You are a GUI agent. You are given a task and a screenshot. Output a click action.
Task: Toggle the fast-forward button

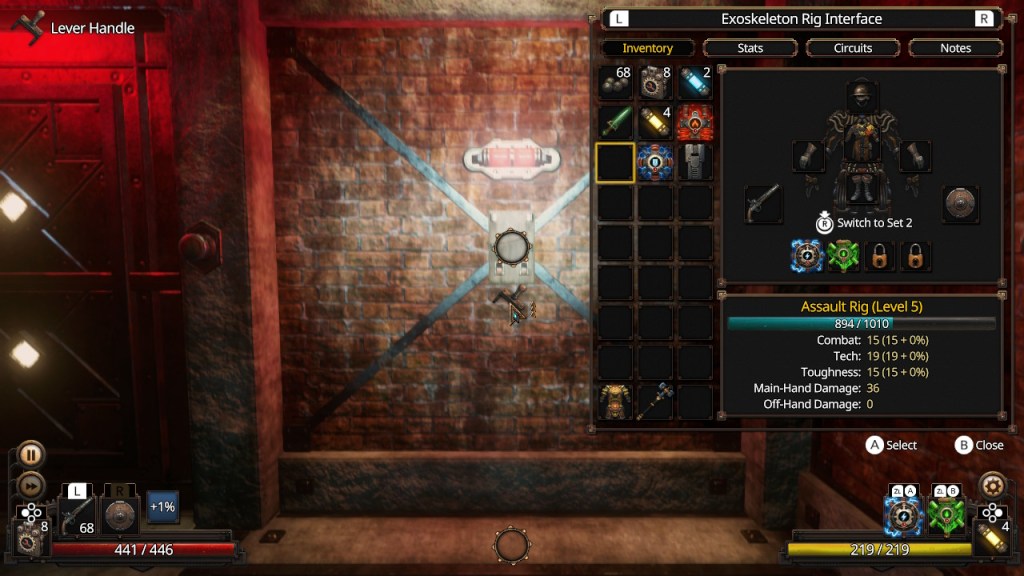[30, 487]
